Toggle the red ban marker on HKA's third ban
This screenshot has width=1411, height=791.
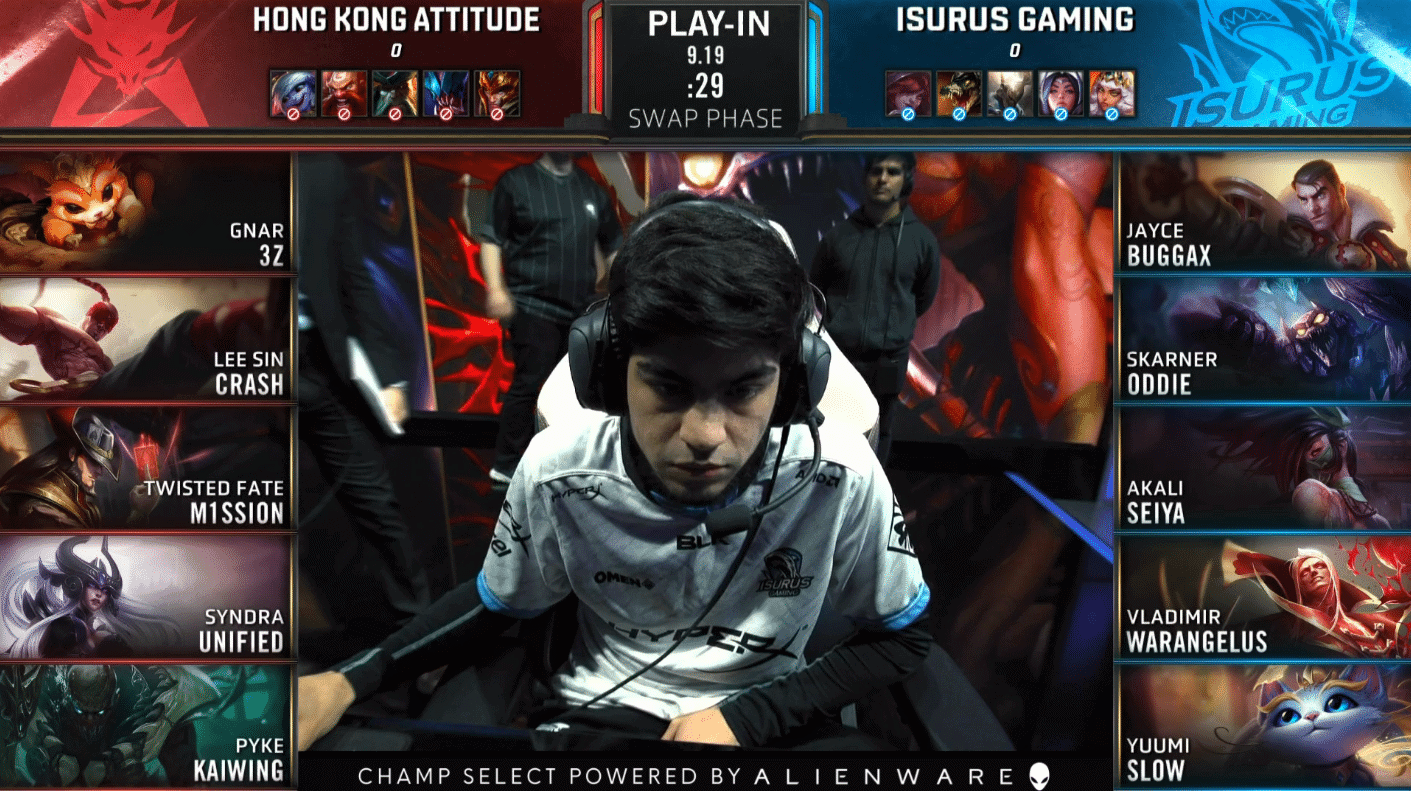396,116
